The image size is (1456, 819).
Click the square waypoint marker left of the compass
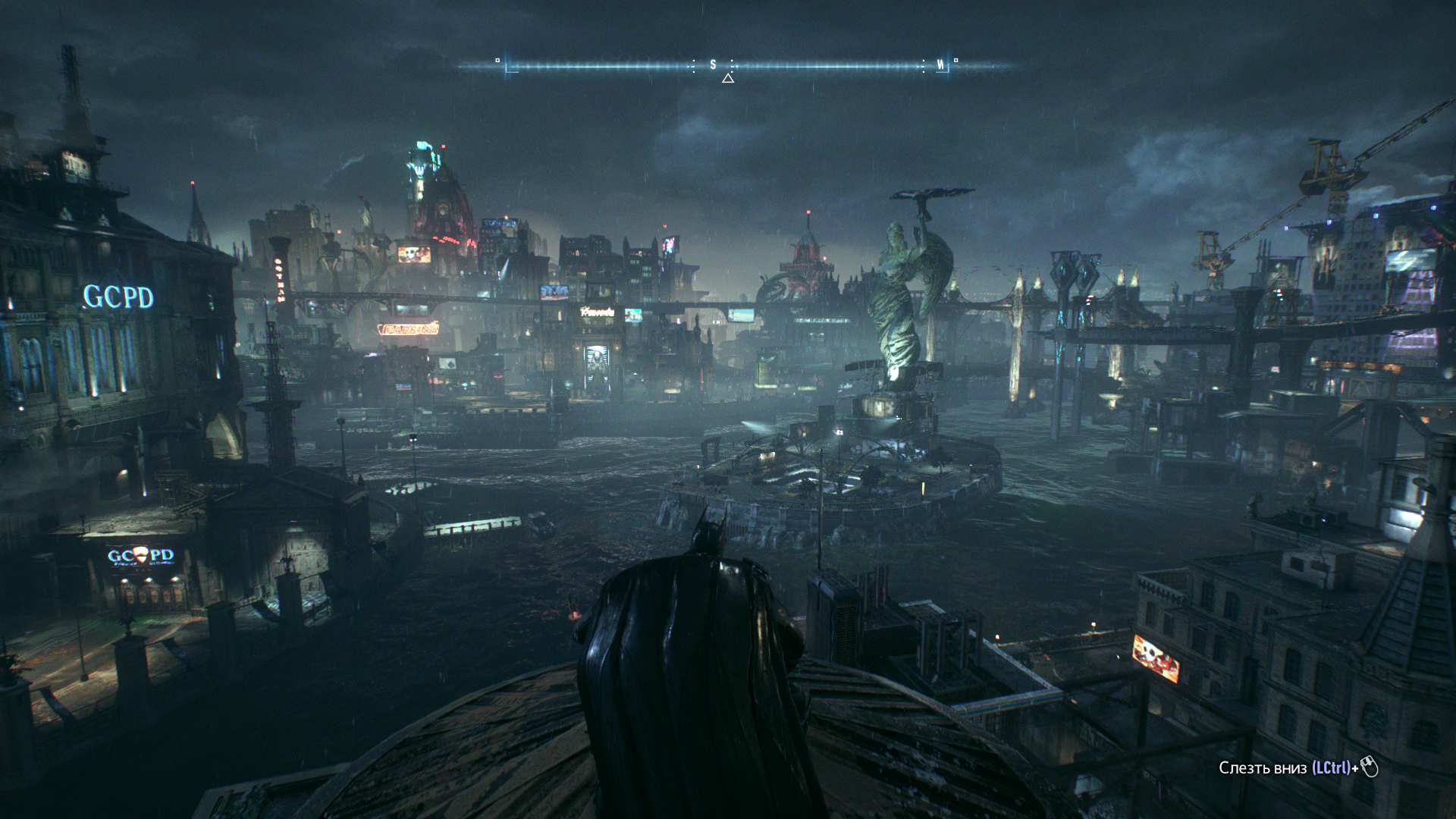497,60
